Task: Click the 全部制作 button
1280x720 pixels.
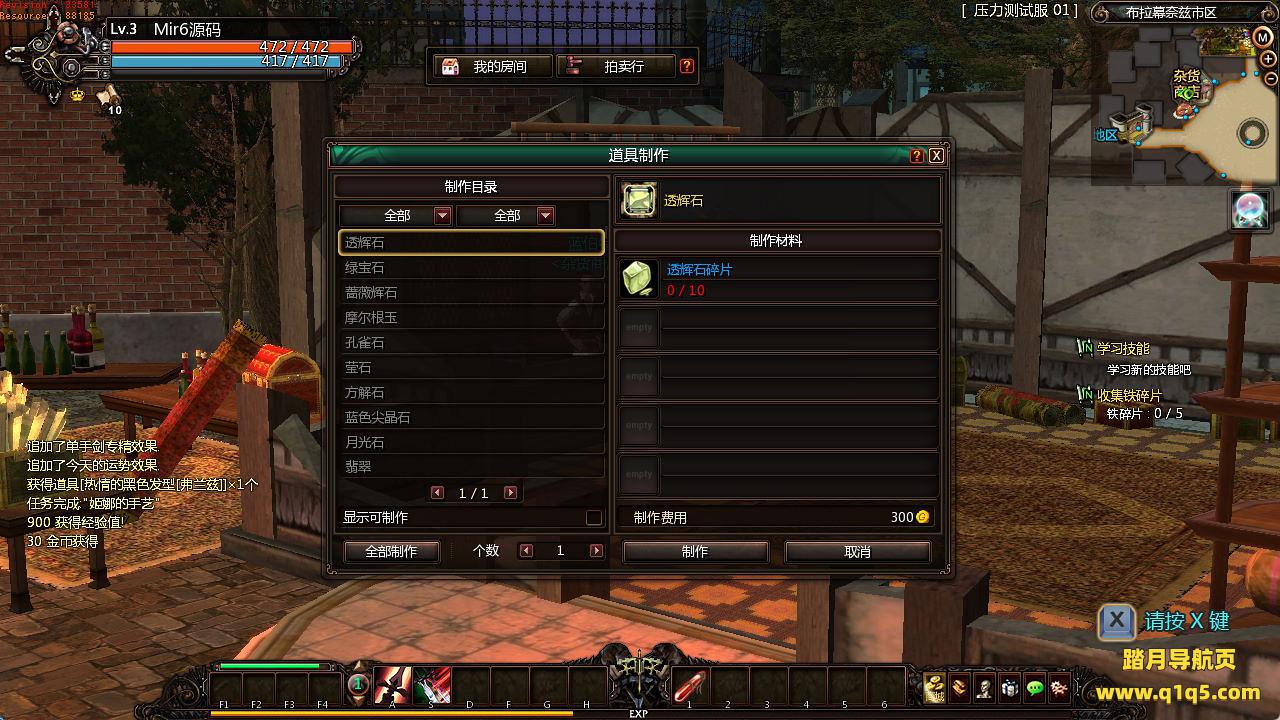Action: pos(391,552)
